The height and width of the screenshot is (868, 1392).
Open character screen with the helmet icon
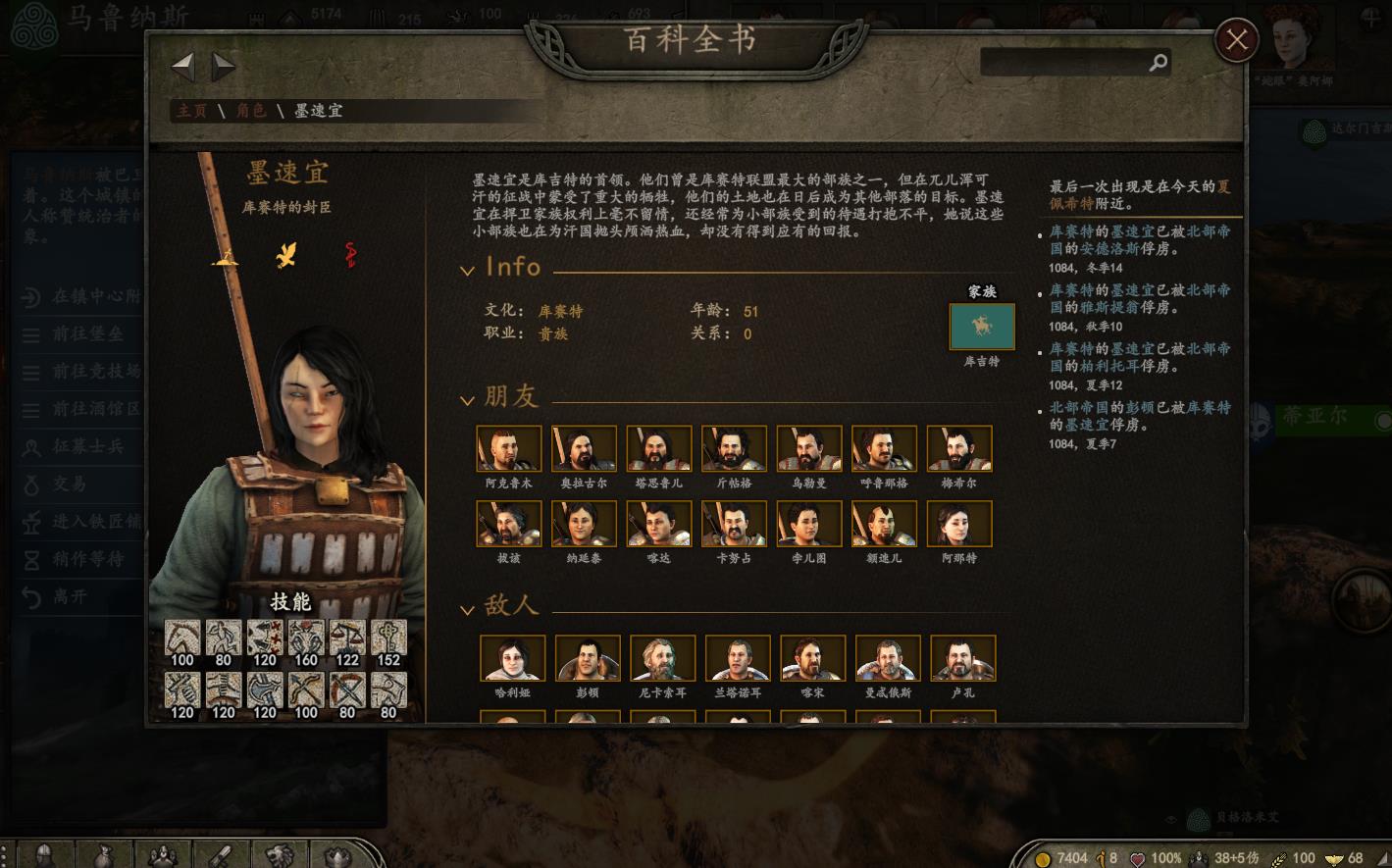(x=43, y=856)
